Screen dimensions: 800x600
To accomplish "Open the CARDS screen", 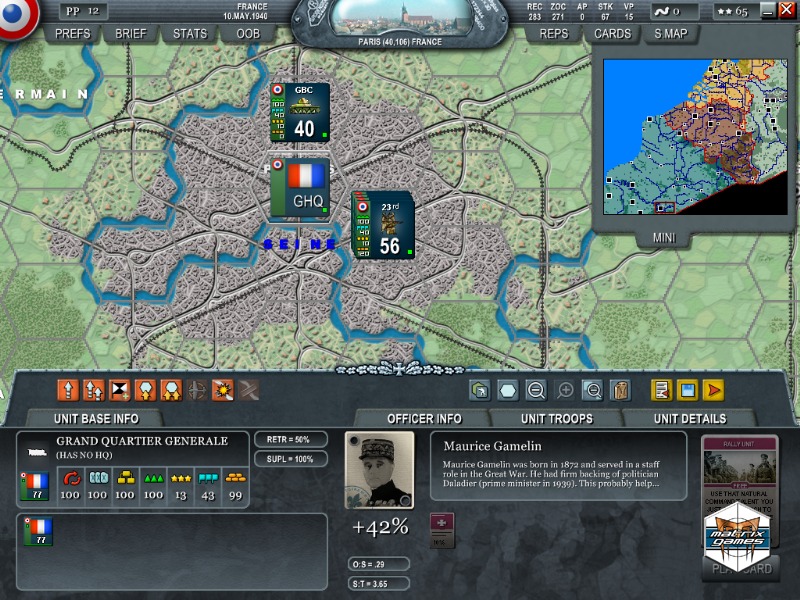I will pyautogui.click(x=612, y=33).
